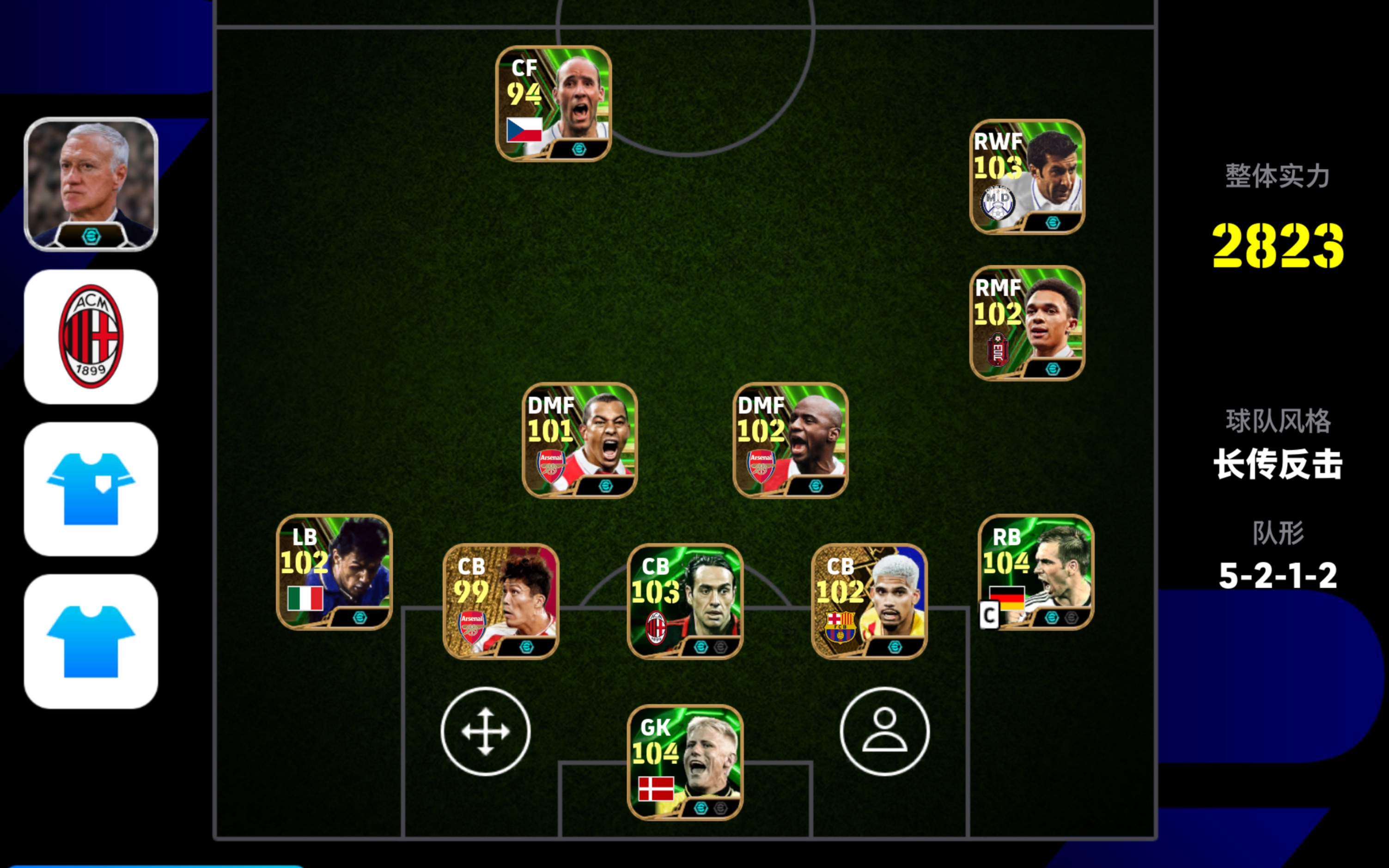This screenshot has height=868, width=1389.
Task: Select the GK 104 goalkeeper card
Action: tap(685, 762)
